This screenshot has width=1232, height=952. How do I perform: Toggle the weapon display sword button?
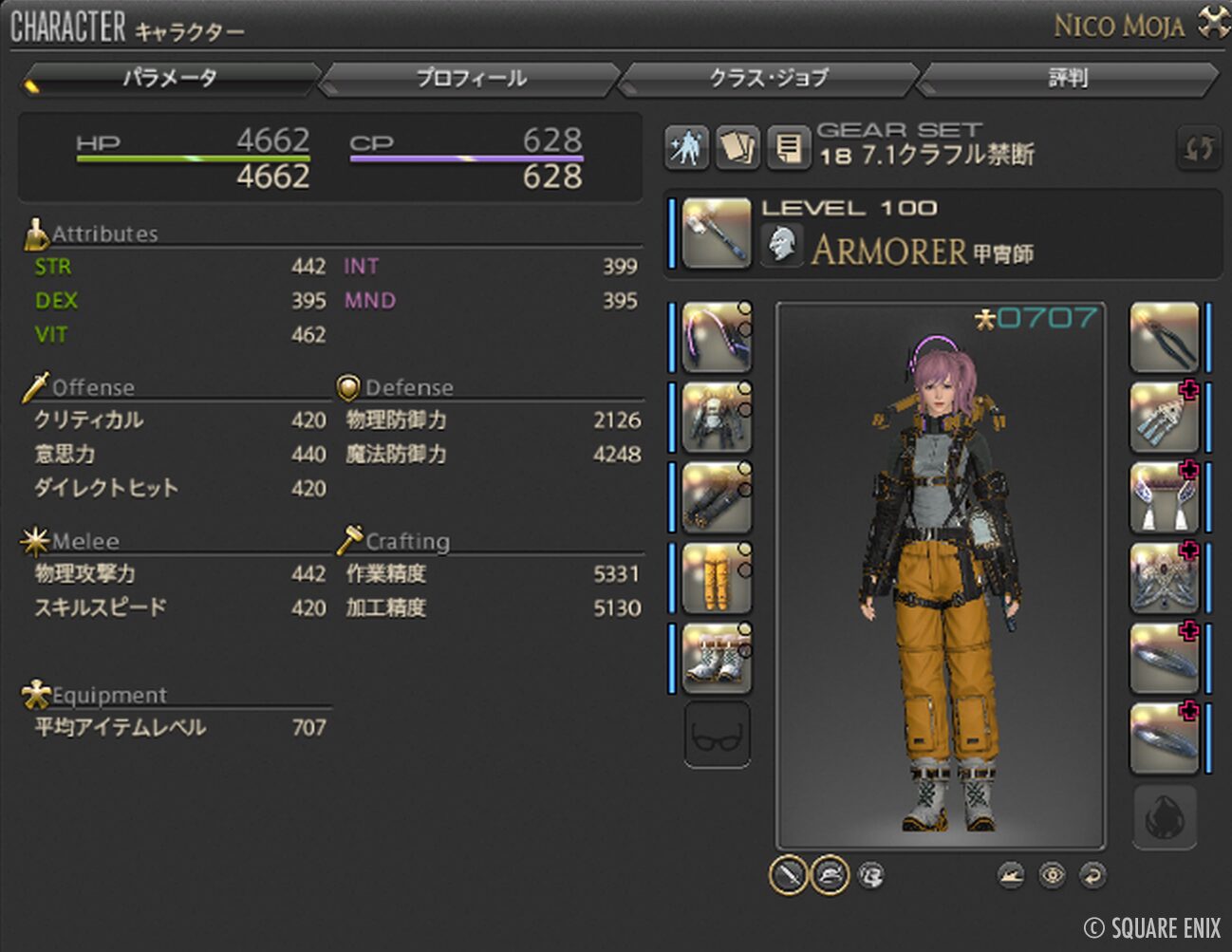pos(788,875)
